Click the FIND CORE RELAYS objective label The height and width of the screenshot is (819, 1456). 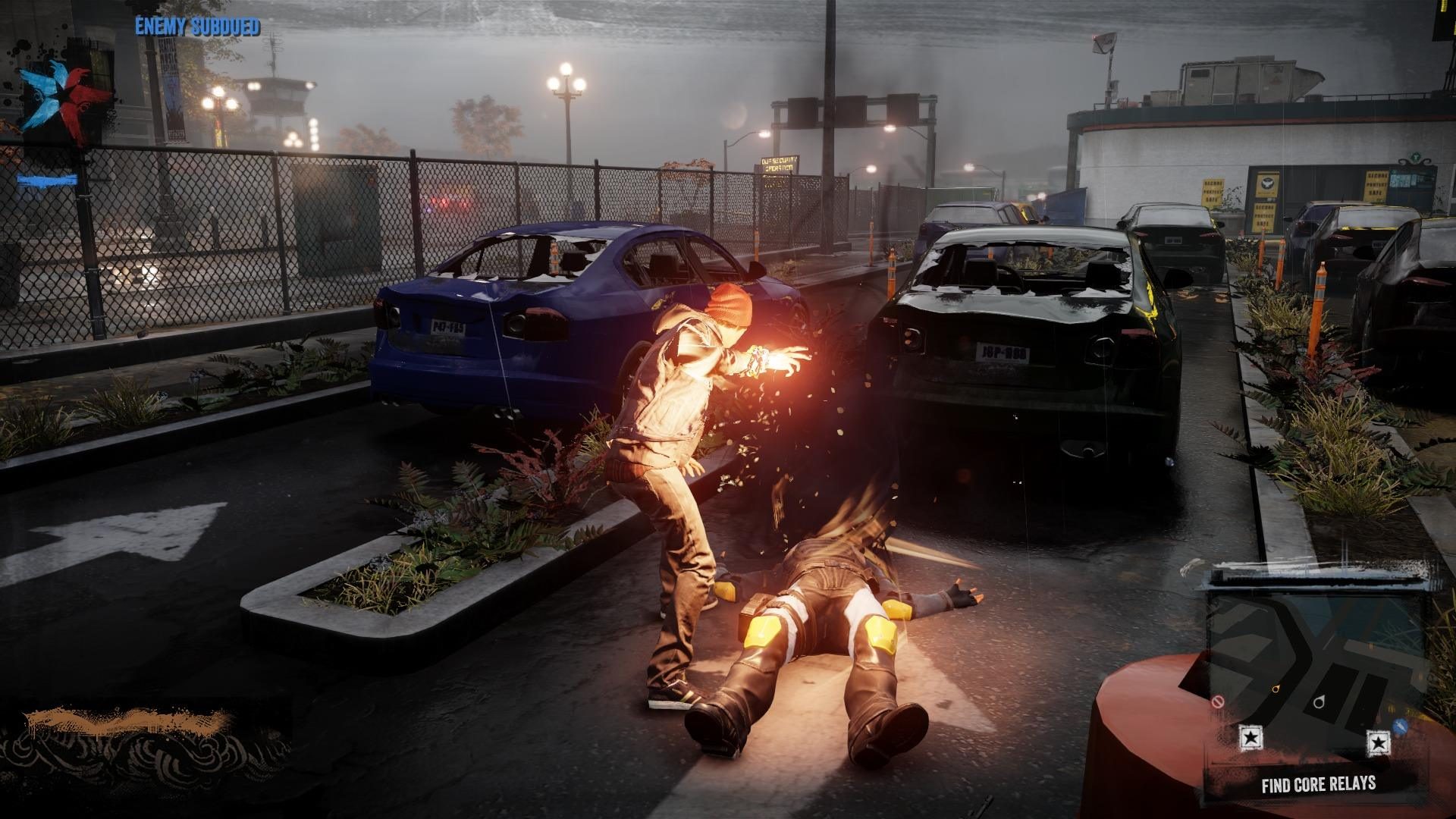point(1319,783)
